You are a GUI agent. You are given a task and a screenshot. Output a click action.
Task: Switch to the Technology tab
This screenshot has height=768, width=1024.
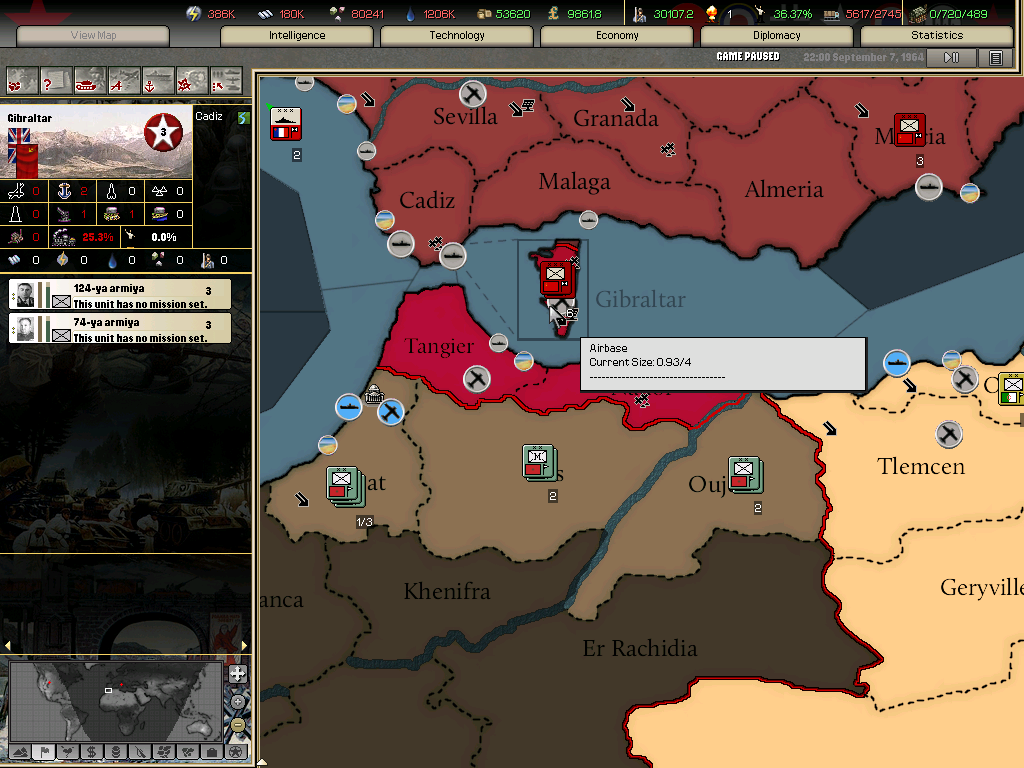pos(457,36)
